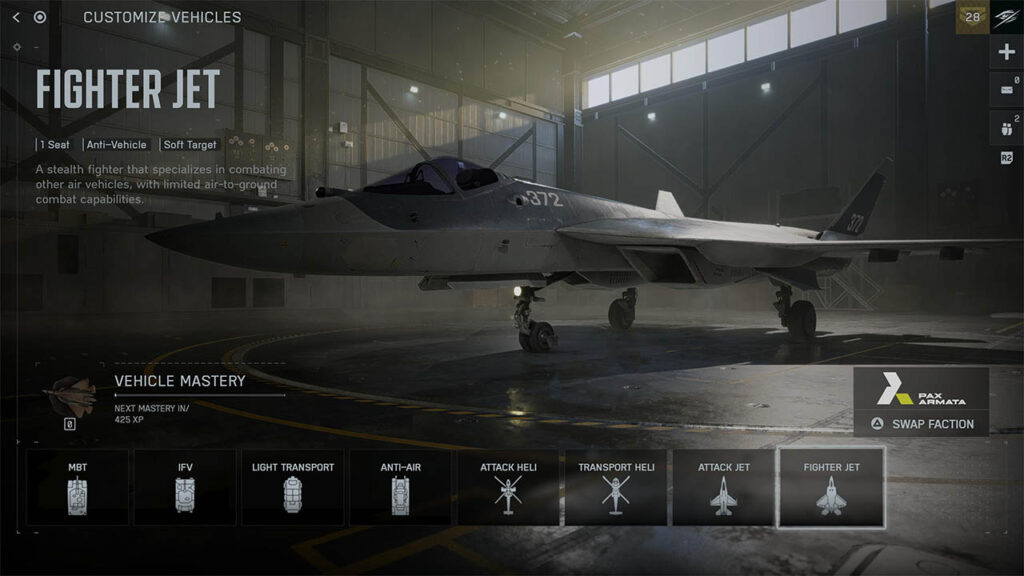This screenshot has height=576, width=1024.
Task: Choose the Transport Heli tile
Action: point(616,487)
